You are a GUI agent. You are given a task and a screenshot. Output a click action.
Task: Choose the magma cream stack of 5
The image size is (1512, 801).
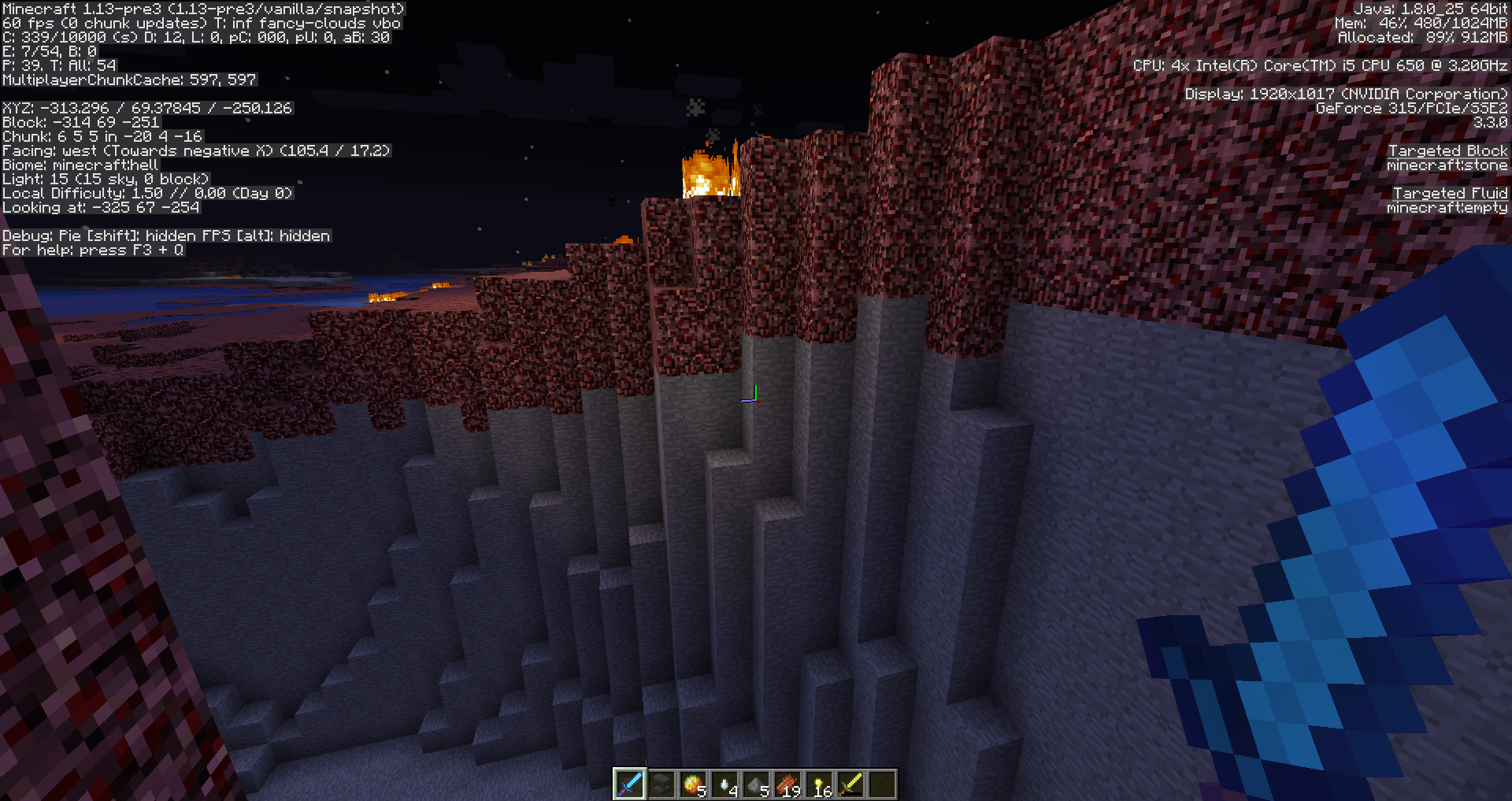pyautogui.click(x=693, y=784)
